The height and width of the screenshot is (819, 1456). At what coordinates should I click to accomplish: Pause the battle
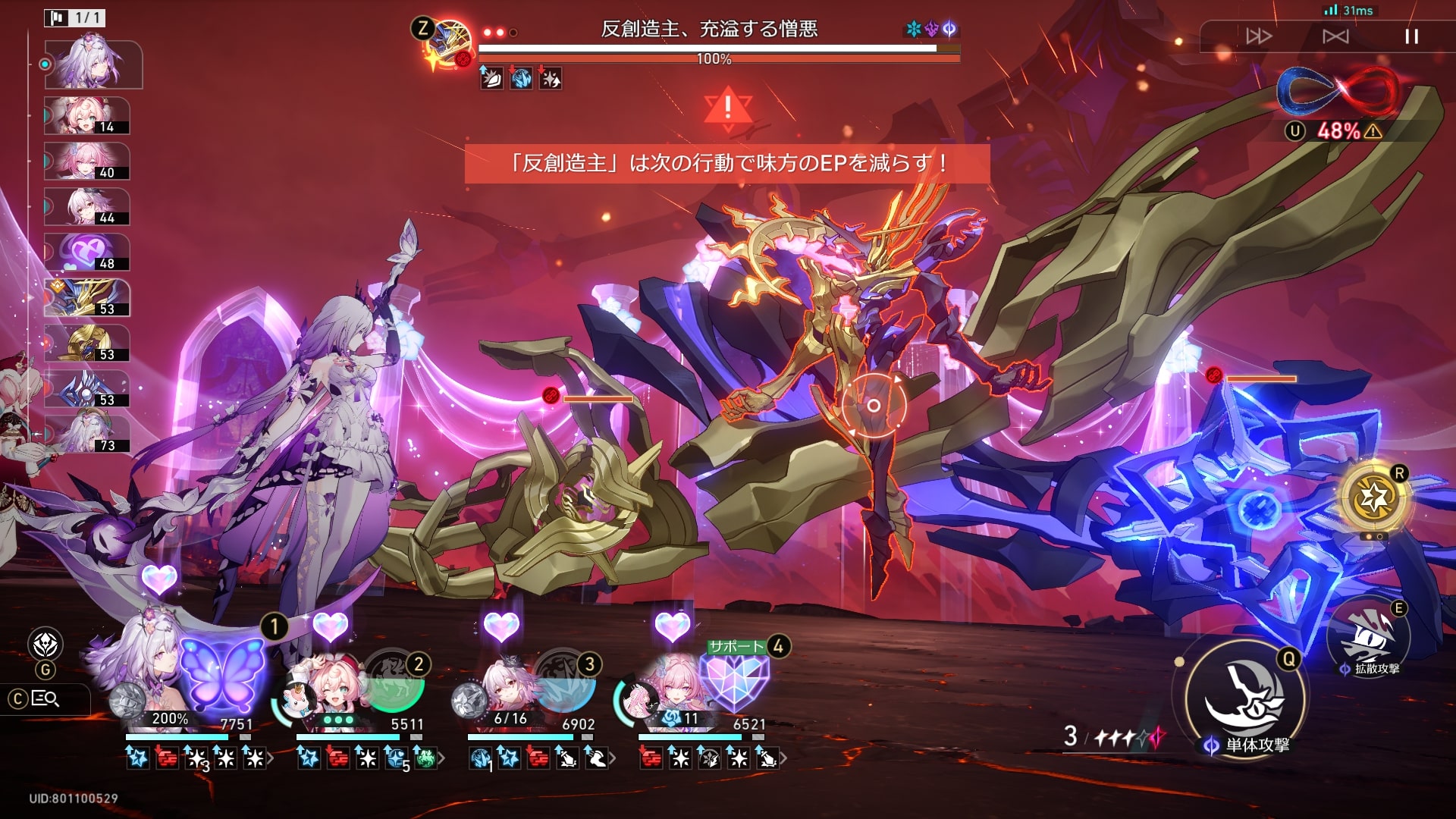(1411, 36)
